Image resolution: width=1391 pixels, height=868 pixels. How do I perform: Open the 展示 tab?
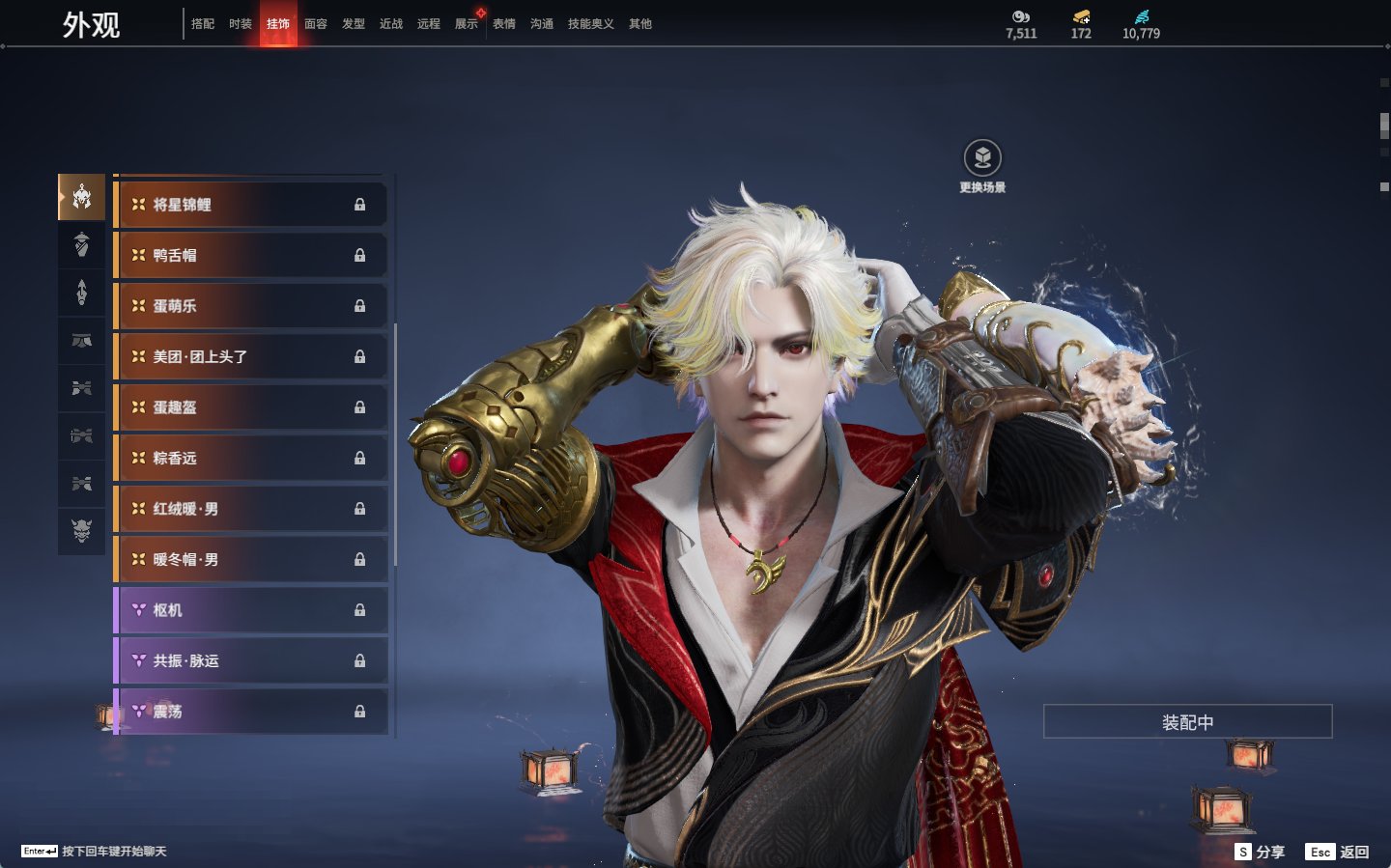467,24
